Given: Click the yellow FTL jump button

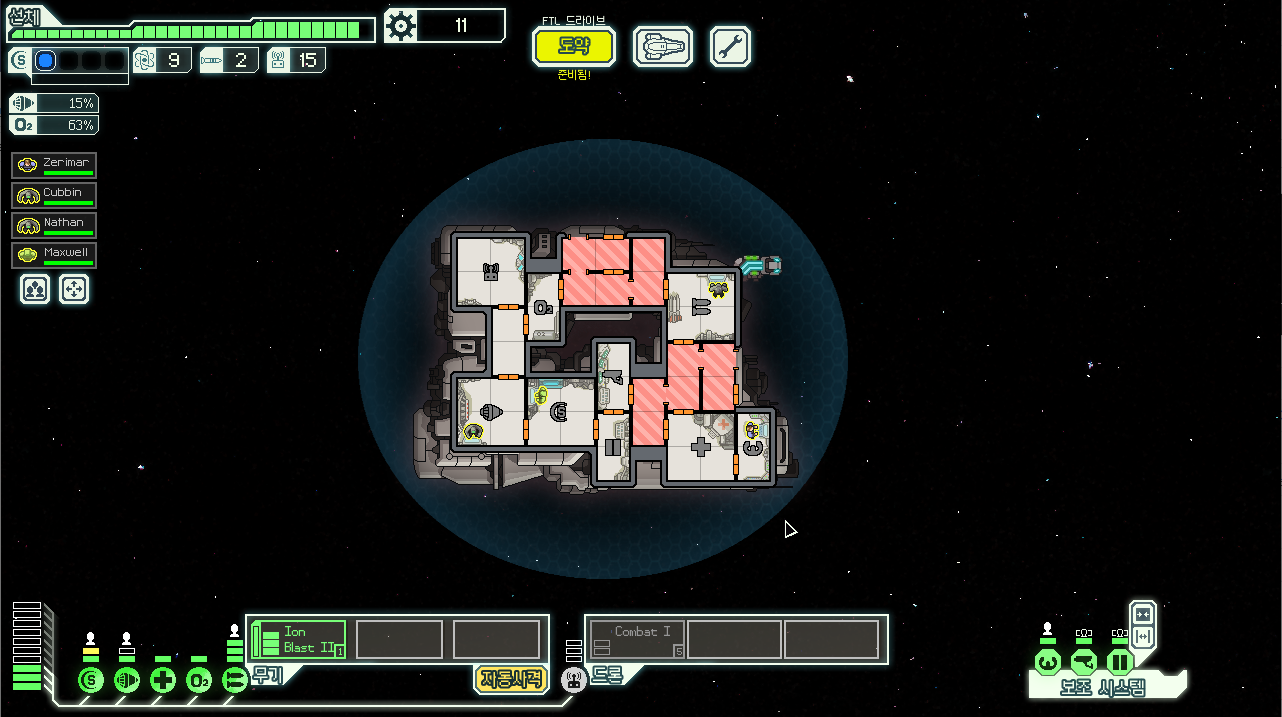Looking at the screenshot, I should pos(573,46).
